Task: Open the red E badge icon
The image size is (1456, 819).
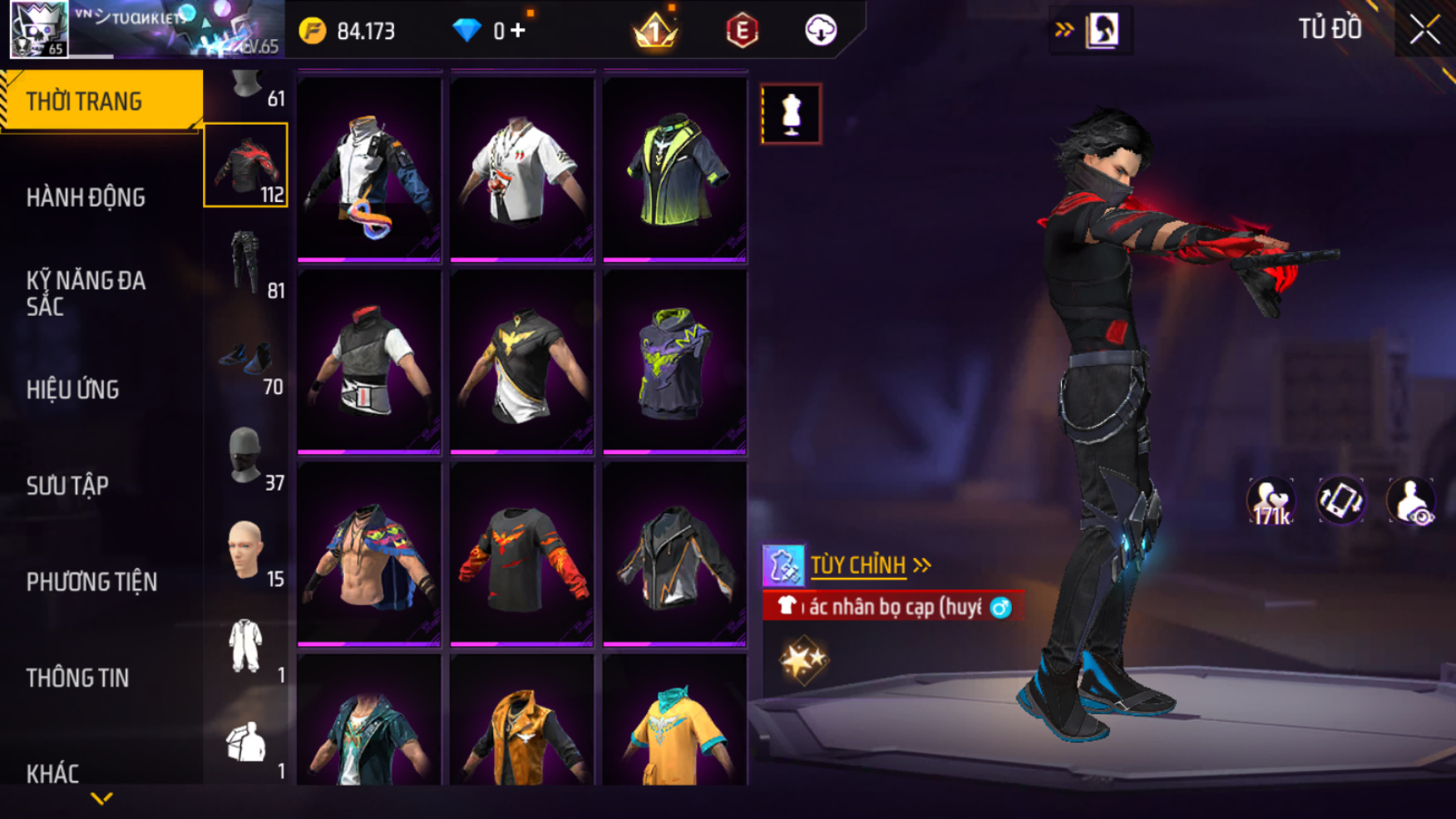Action: click(742, 31)
